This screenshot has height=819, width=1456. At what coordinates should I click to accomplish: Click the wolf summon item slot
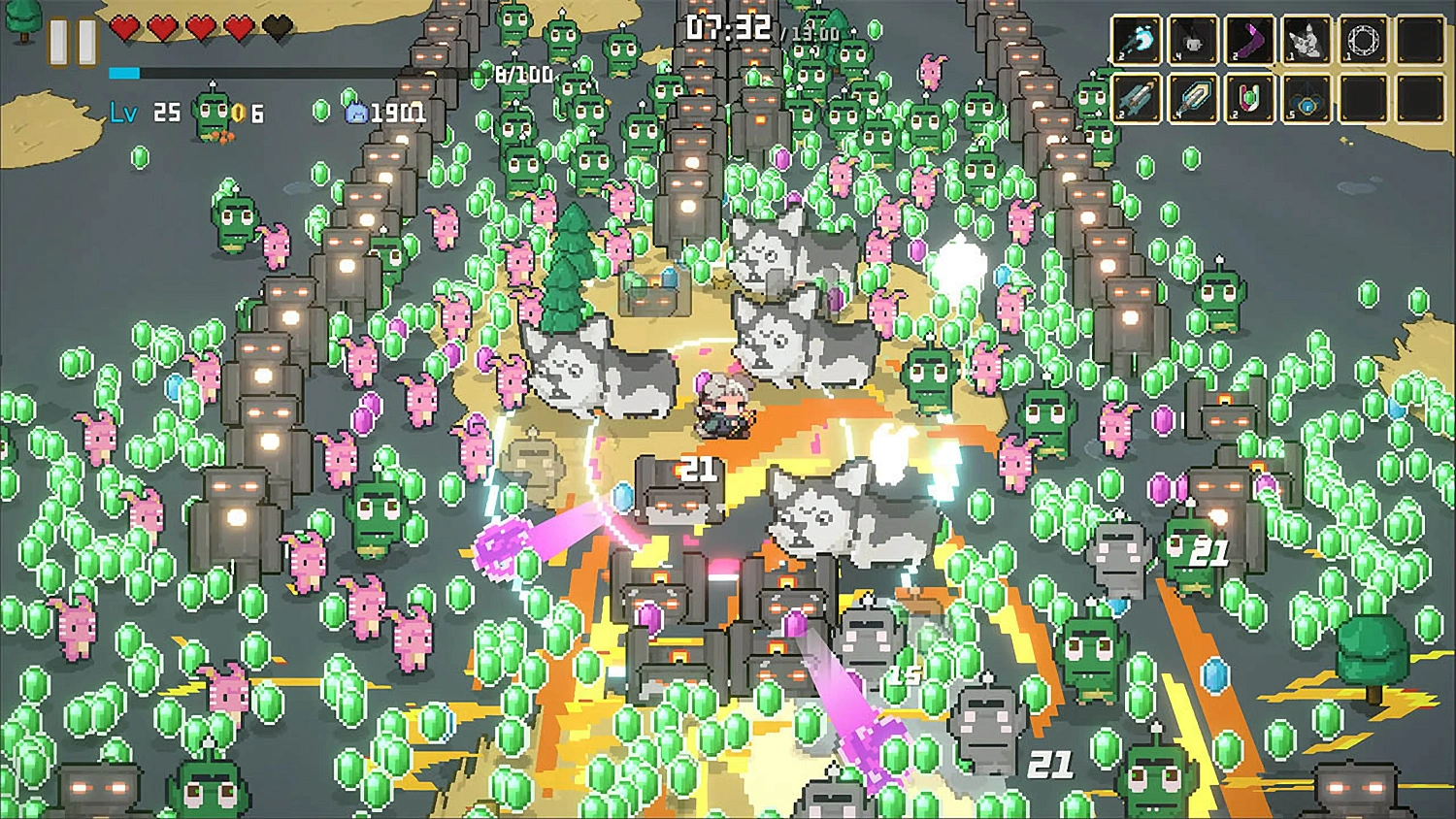tap(1306, 39)
